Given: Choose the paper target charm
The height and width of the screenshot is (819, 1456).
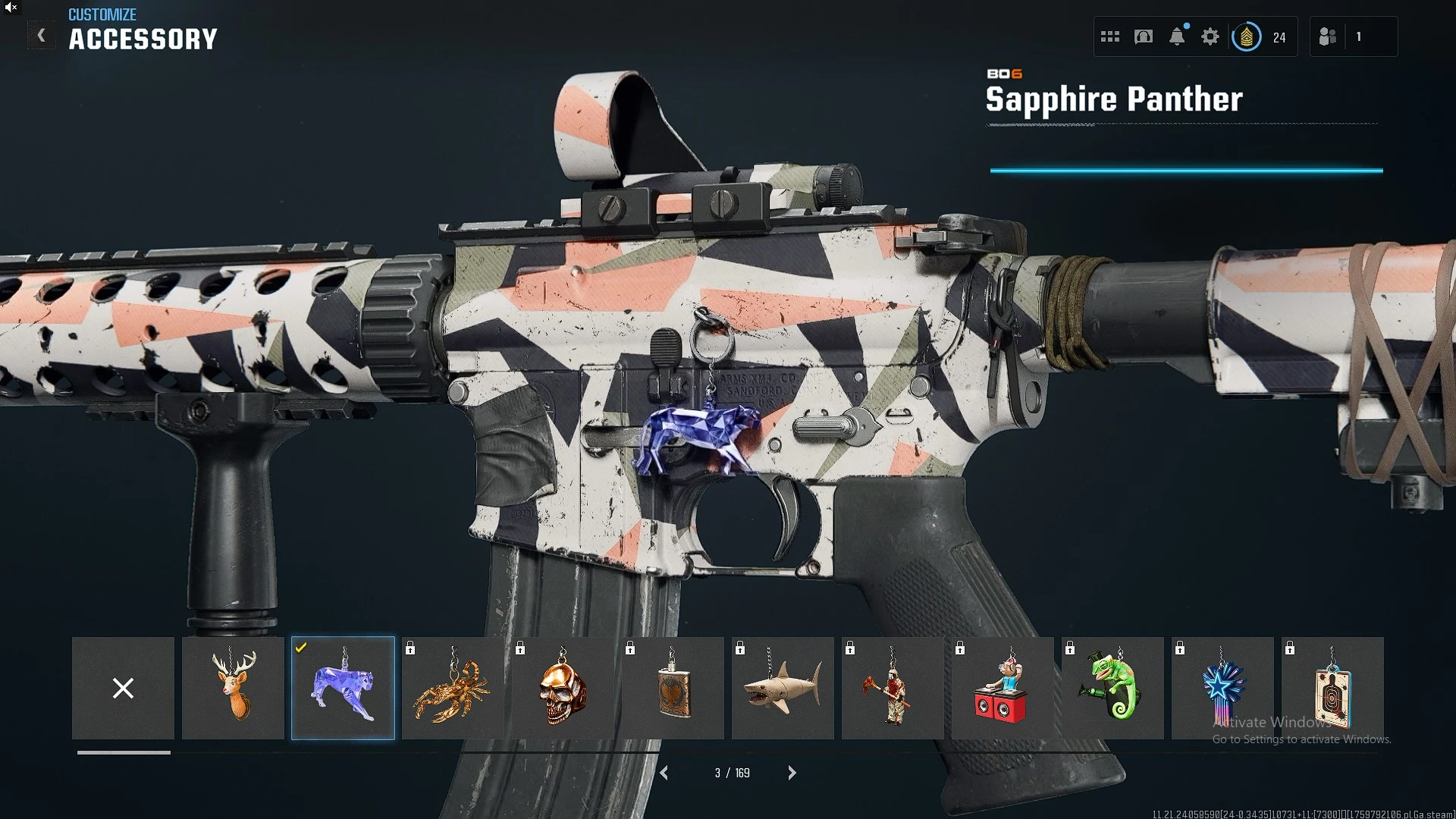Looking at the screenshot, I should [1332, 688].
